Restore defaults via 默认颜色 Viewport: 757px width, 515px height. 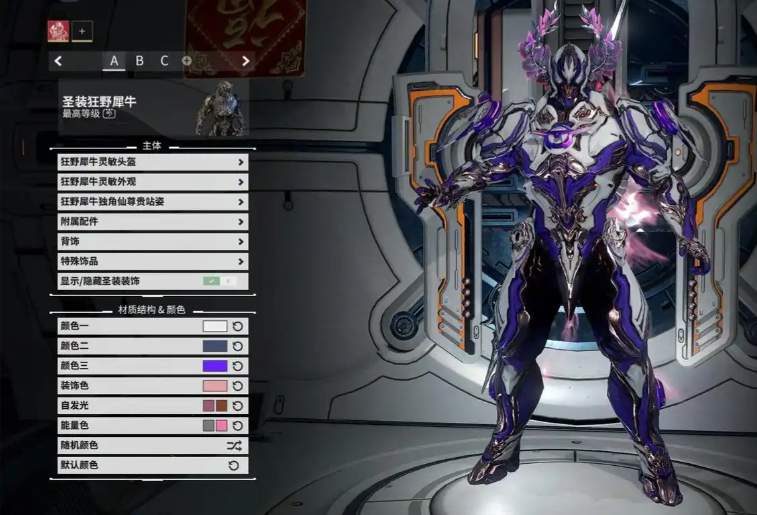tap(234, 465)
